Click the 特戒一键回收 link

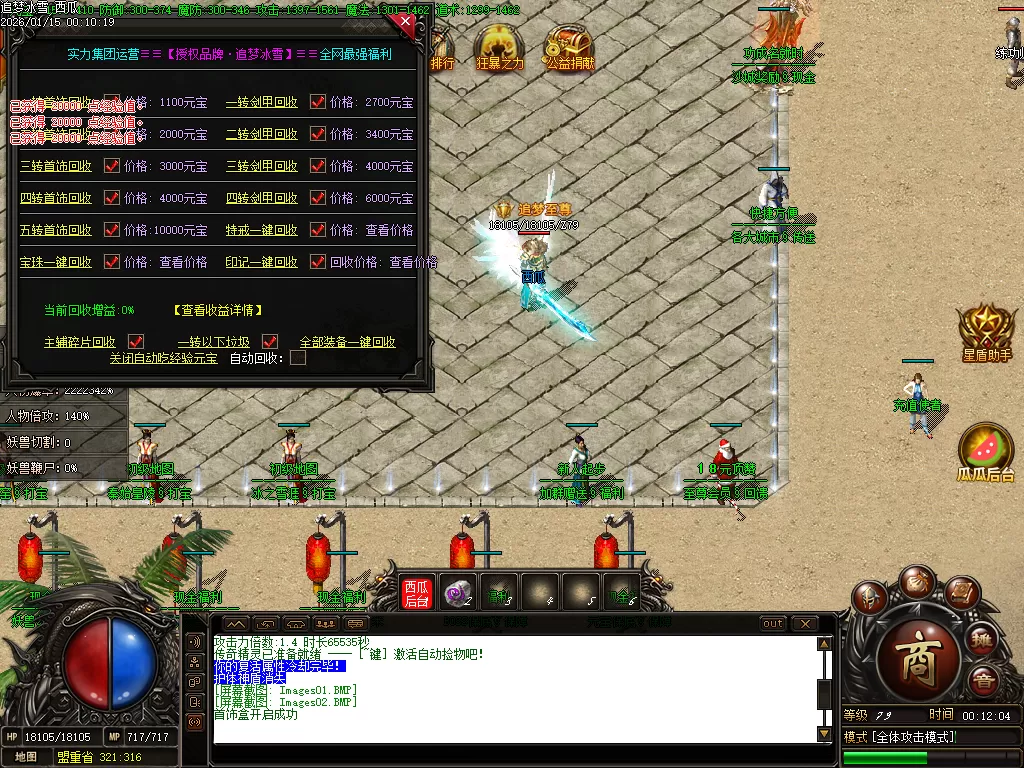click(262, 230)
